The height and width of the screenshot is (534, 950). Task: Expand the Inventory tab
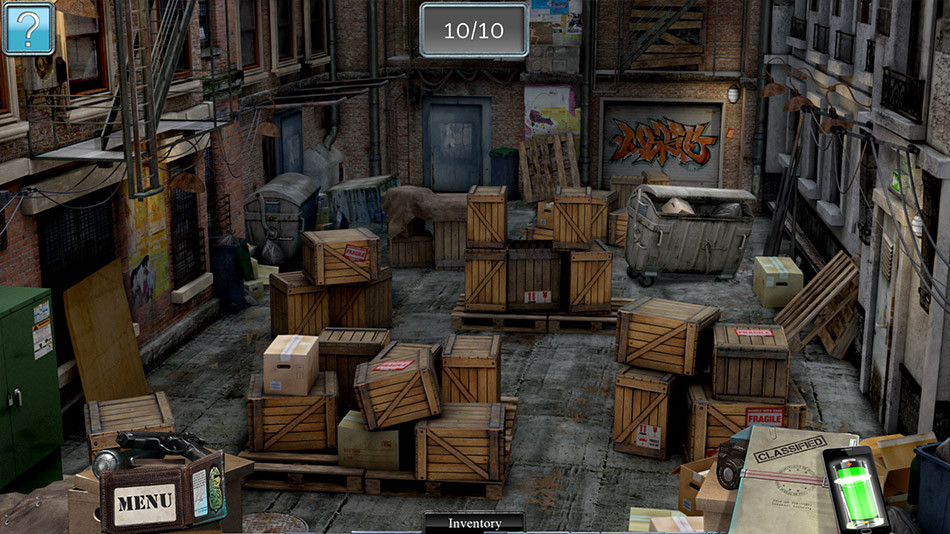474,522
